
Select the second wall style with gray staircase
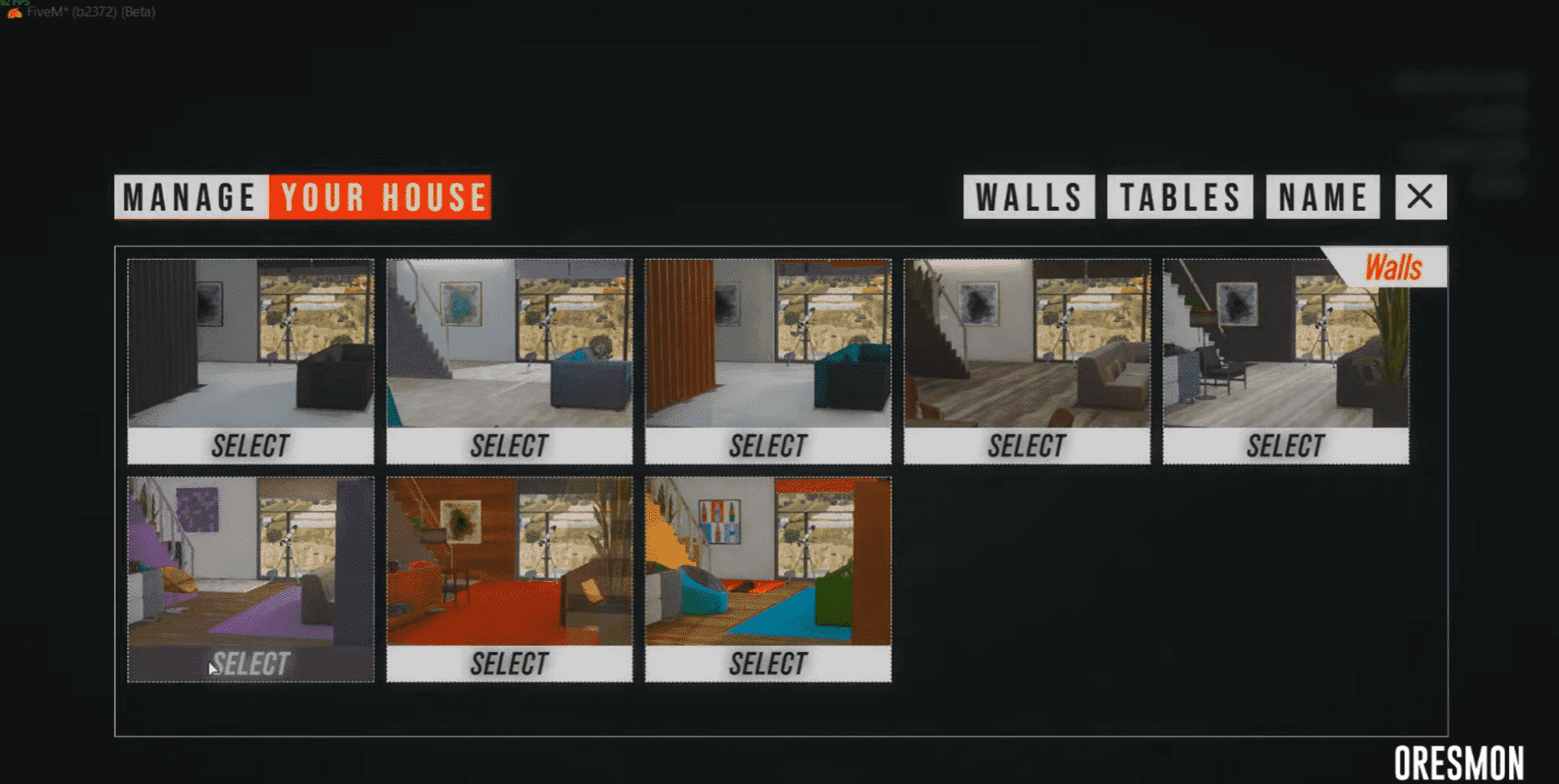coord(509,445)
